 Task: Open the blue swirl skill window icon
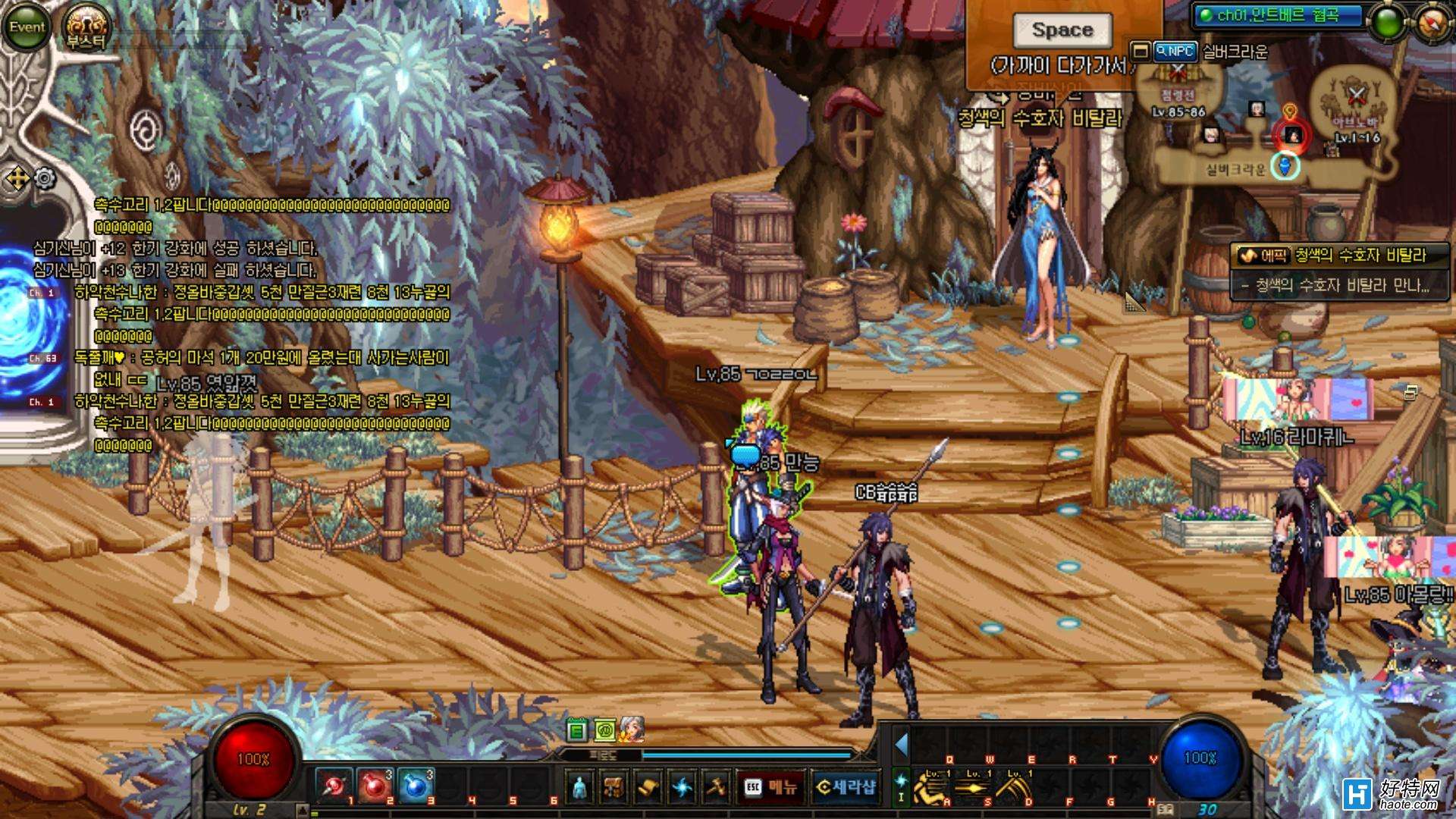682,787
